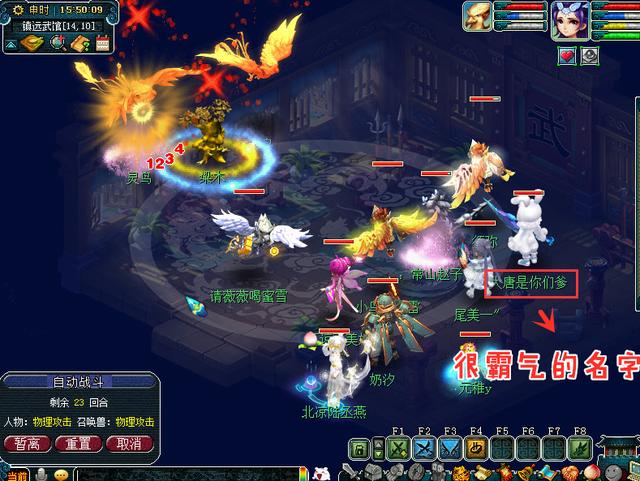
Task: Reset auto-battle with the 重置 button
Action: pos(78,443)
